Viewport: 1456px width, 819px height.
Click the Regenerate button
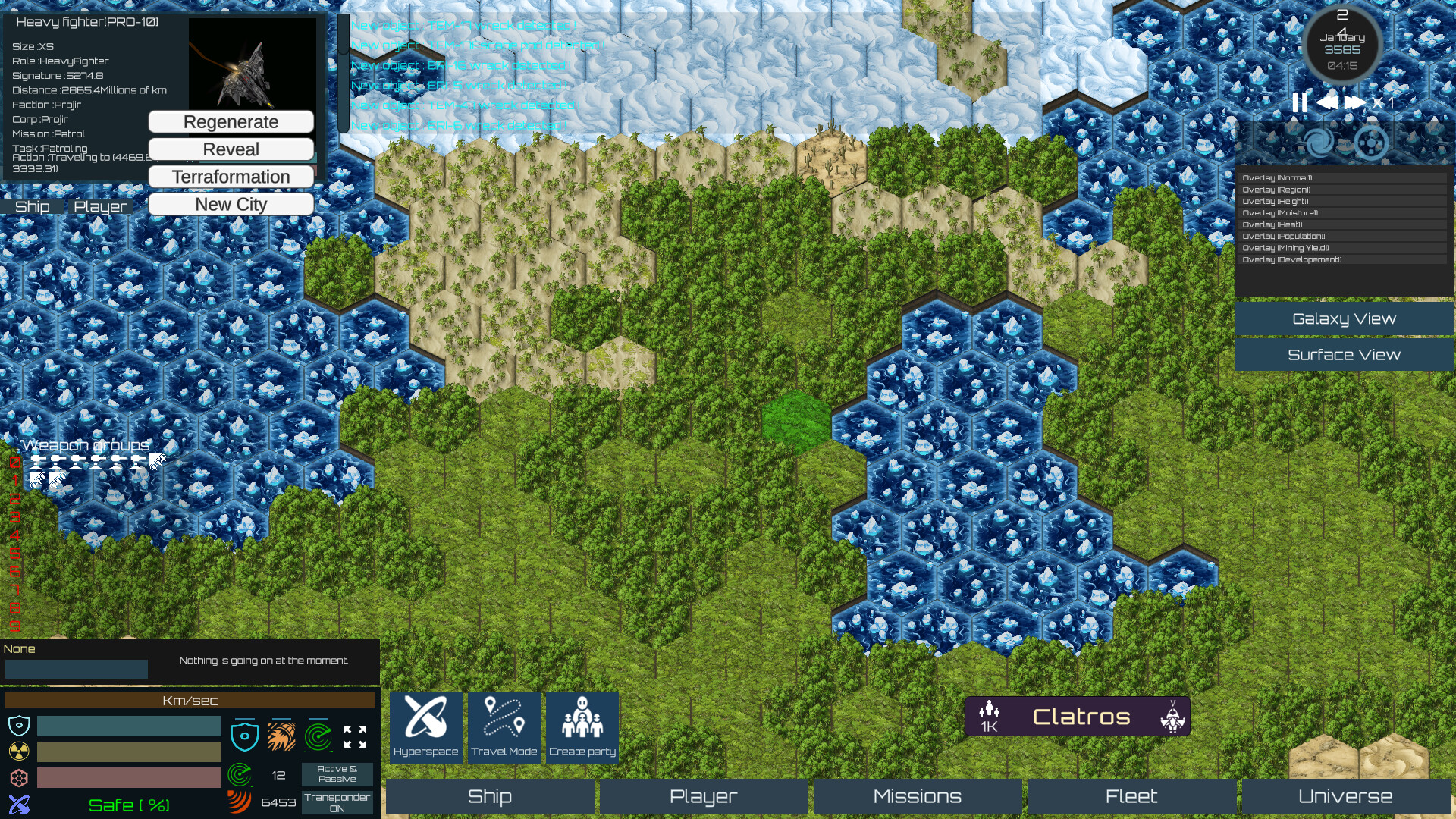231,121
